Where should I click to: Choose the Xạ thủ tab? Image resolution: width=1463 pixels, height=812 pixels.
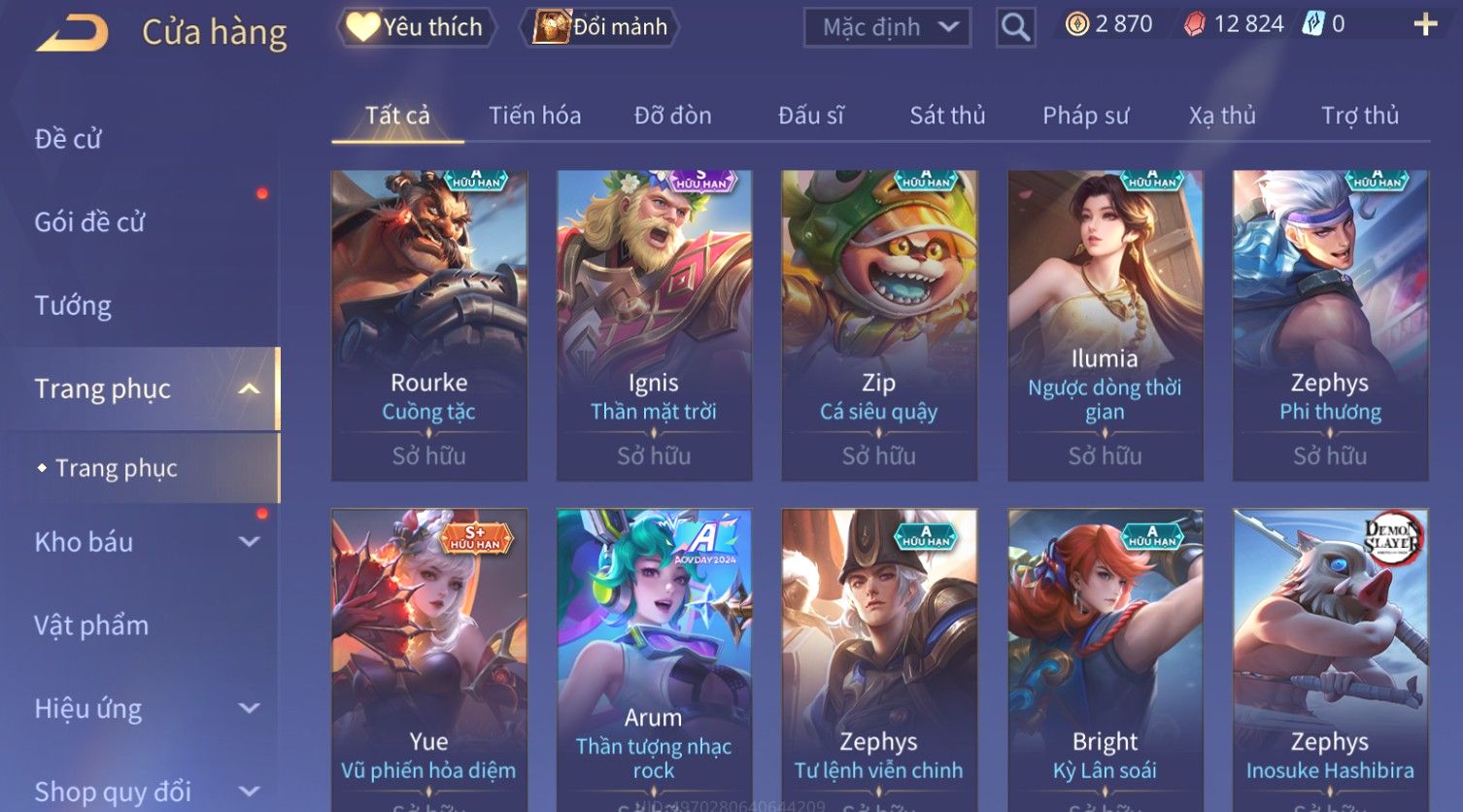click(x=1222, y=116)
